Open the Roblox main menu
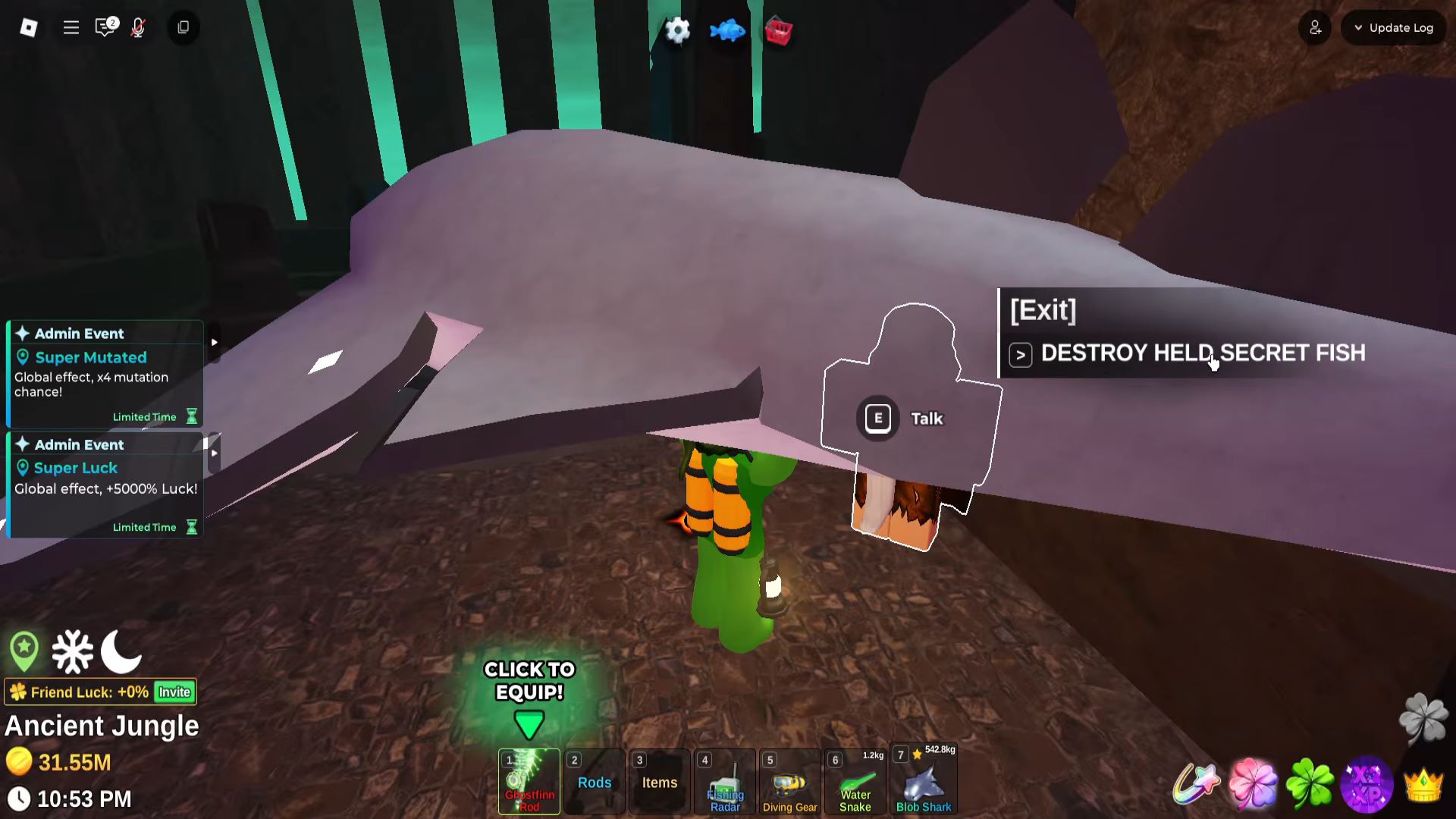Viewport: 1456px width, 819px height. (x=29, y=28)
